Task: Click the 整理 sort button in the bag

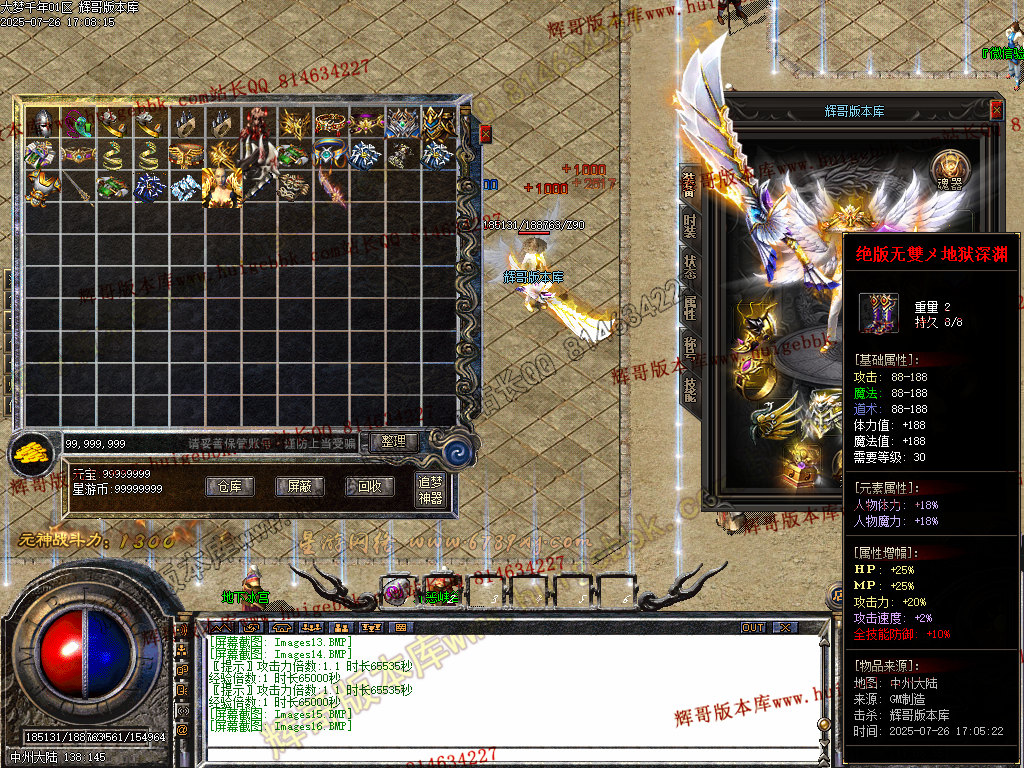Action: (x=394, y=441)
